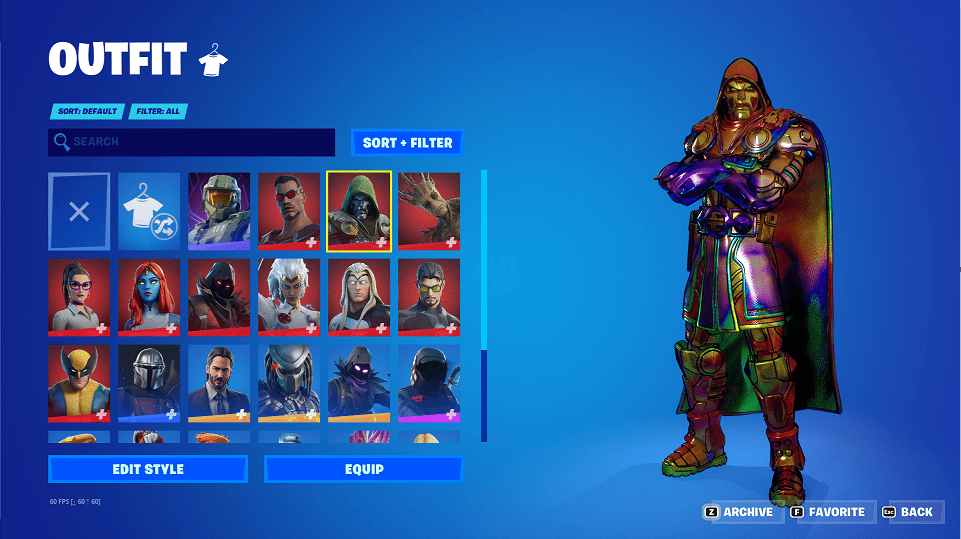This screenshot has width=961, height=539.
Task: Choose the Mandalorian outfit
Action: (x=149, y=383)
